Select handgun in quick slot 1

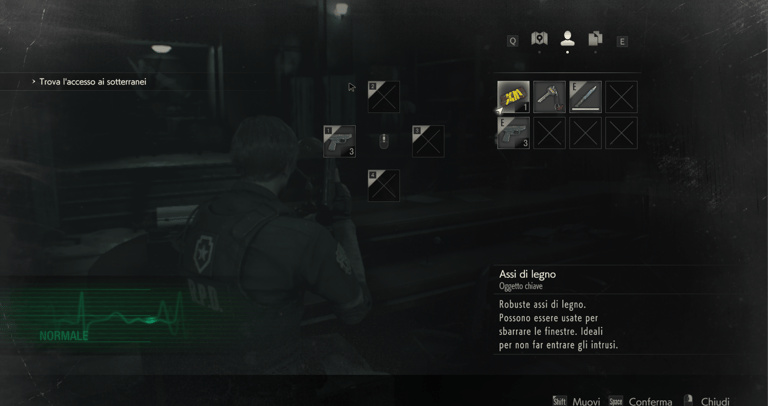pyautogui.click(x=339, y=141)
